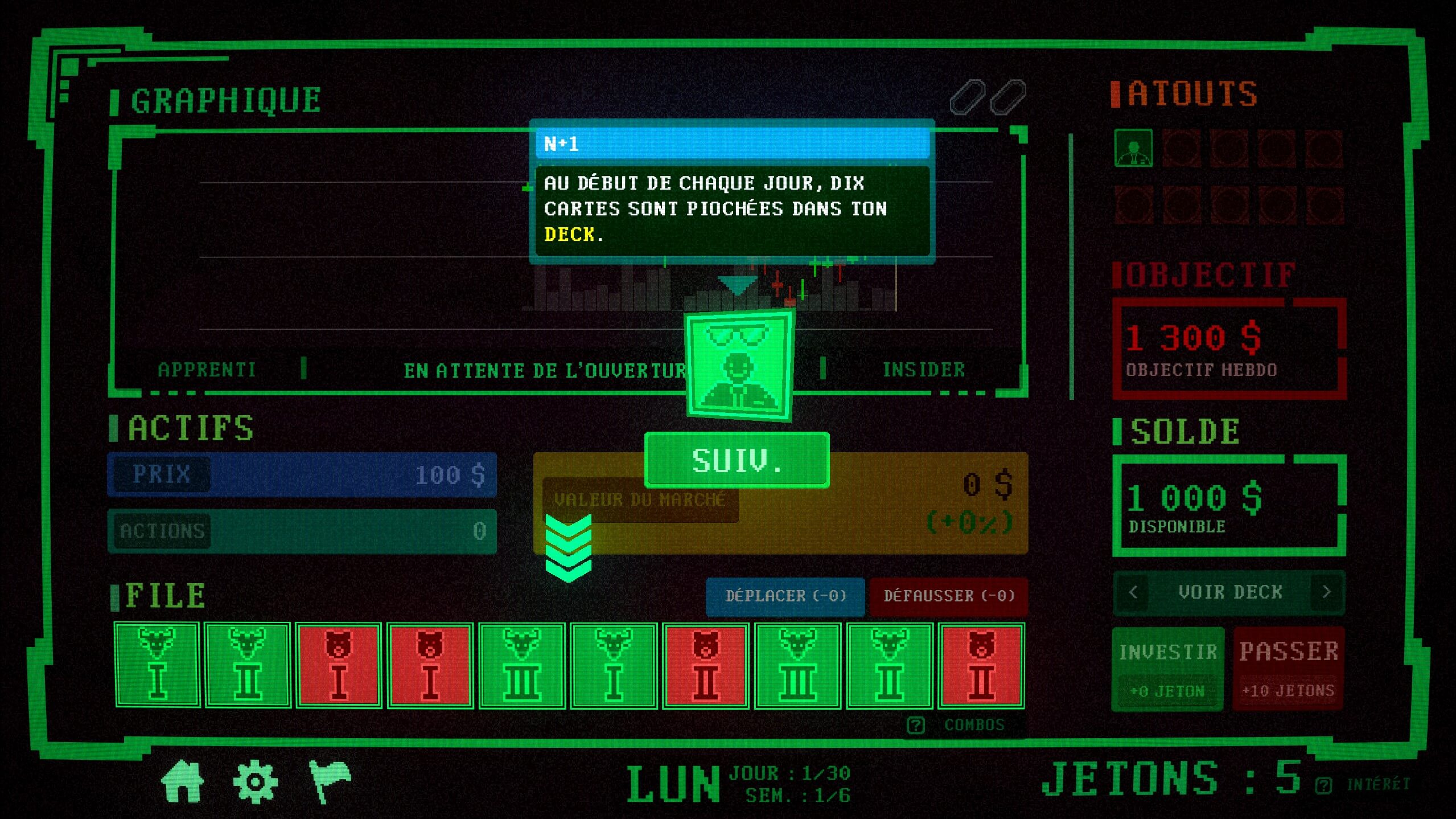Click the DÉPLACER button

pos(785,596)
